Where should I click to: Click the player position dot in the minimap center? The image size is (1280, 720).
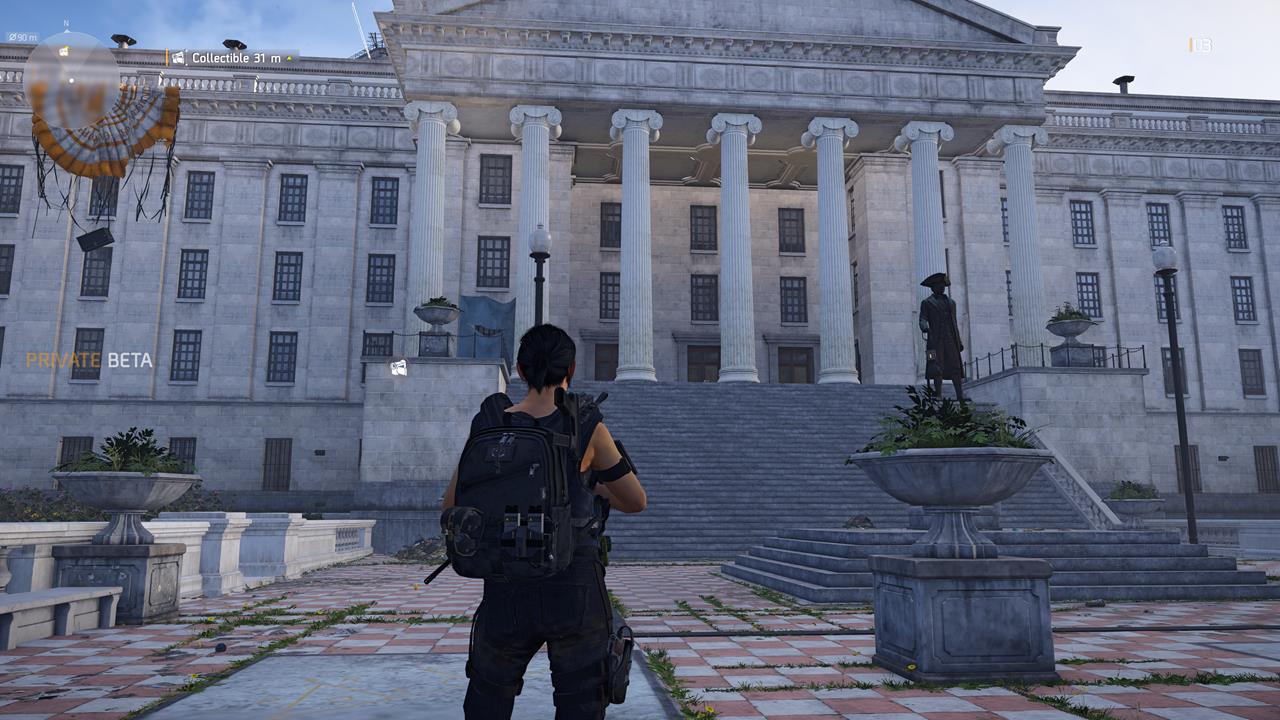pyautogui.click(x=71, y=80)
